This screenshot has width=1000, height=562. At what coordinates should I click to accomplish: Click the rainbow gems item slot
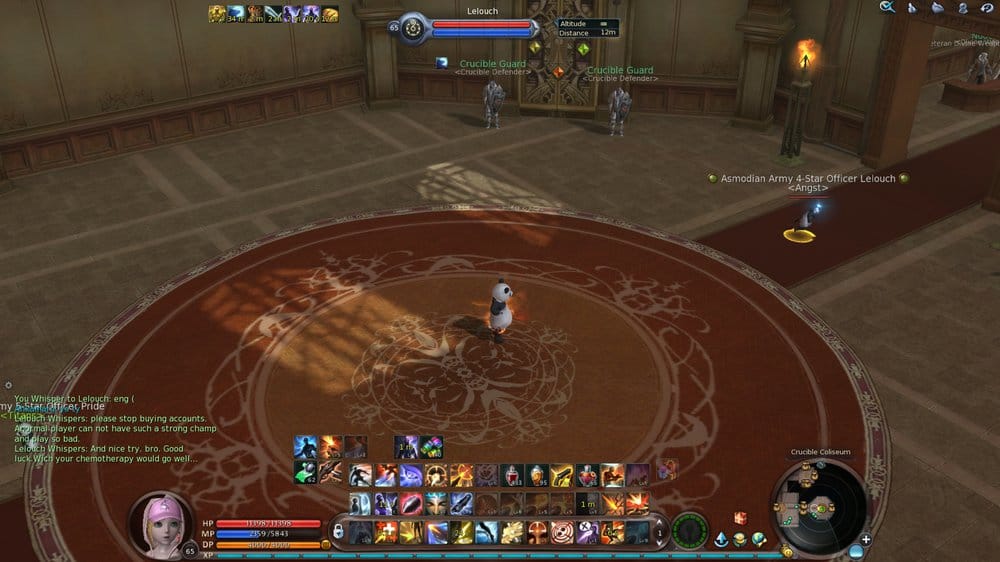point(431,447)
